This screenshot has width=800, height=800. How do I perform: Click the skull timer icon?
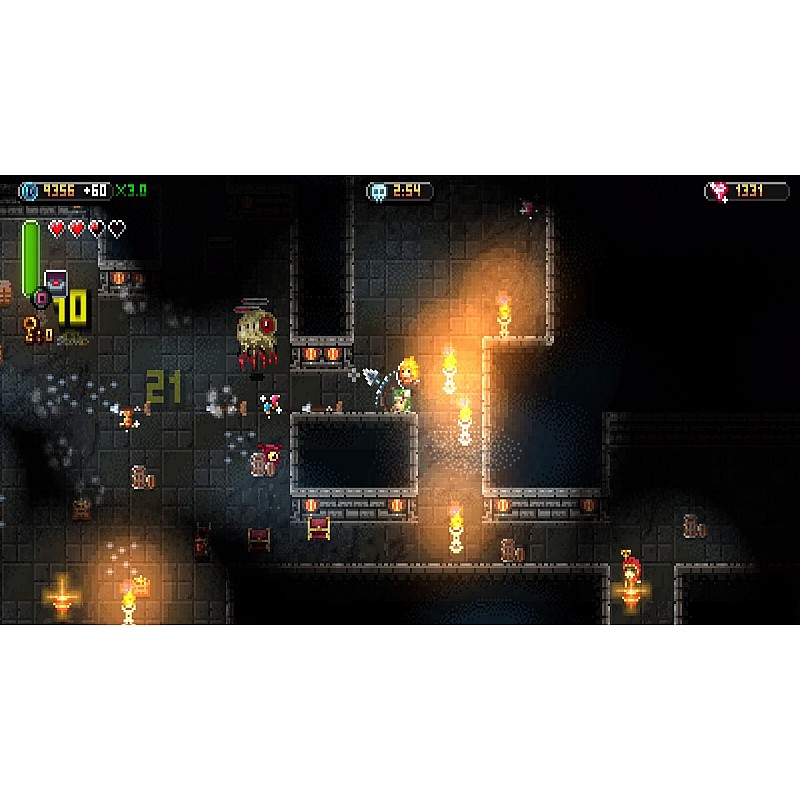(378, 191)
